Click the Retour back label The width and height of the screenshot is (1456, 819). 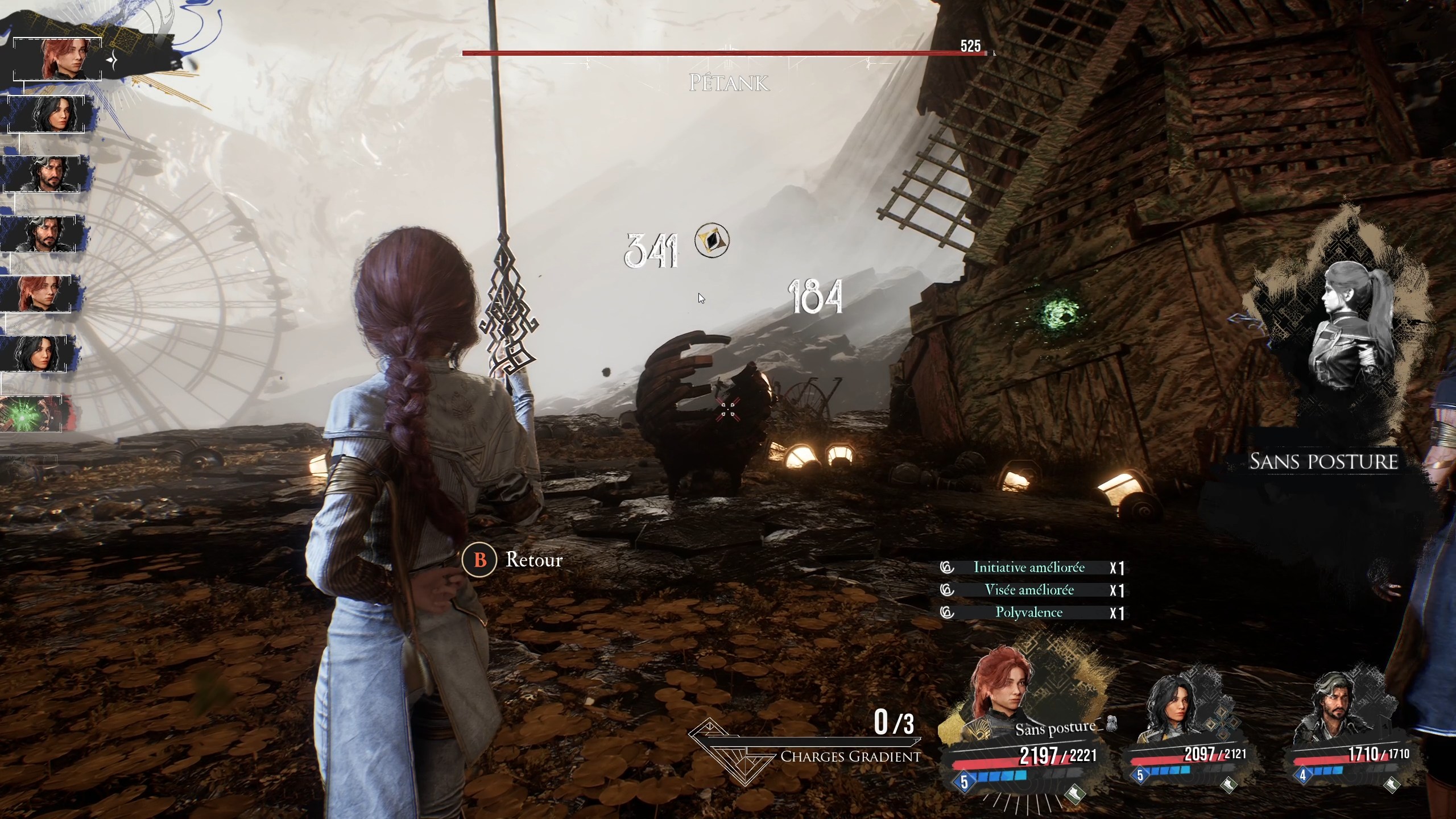tap(533, 560)
